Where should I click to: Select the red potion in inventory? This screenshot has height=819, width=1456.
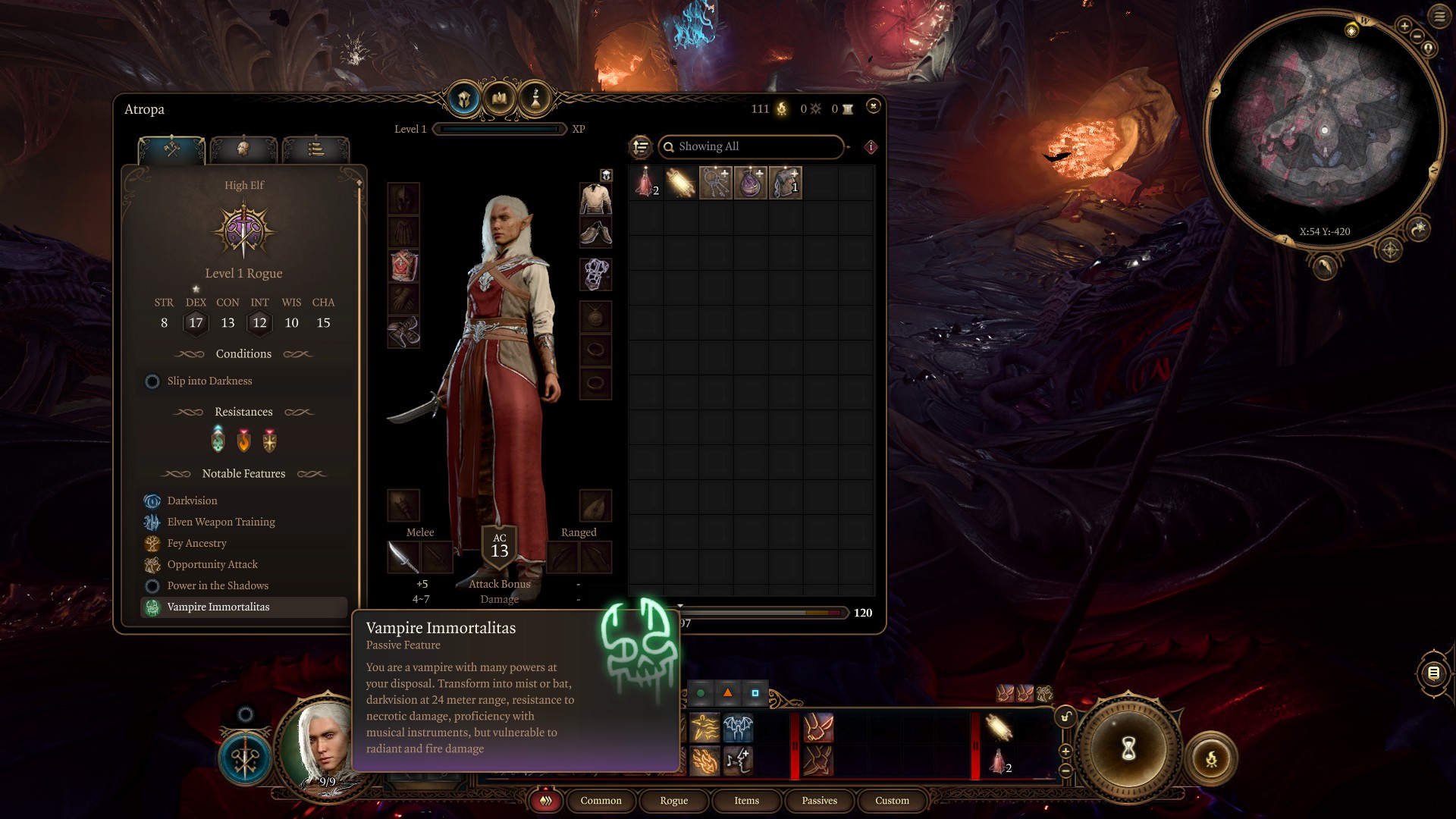[645, 184]
